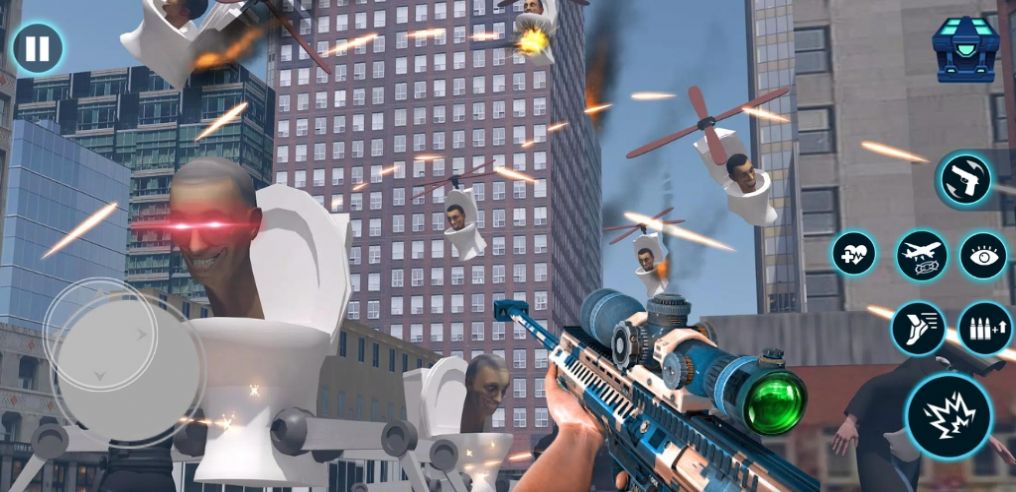Use the heart heal ability
Screen dimensions: 1016x492
(854, 254)
